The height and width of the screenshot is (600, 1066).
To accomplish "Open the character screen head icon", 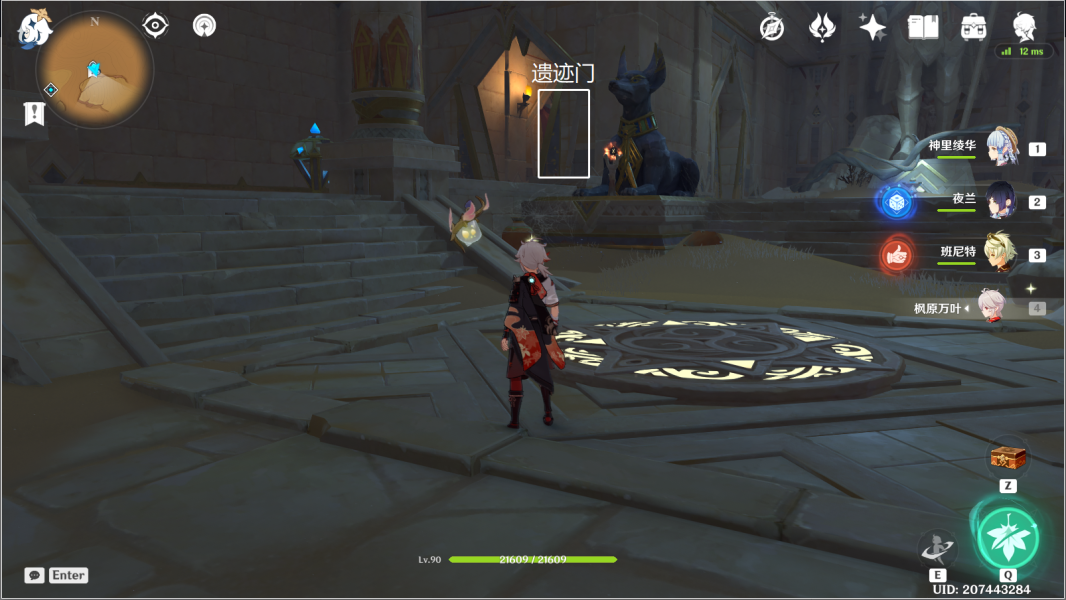I will pos(1024,26).
